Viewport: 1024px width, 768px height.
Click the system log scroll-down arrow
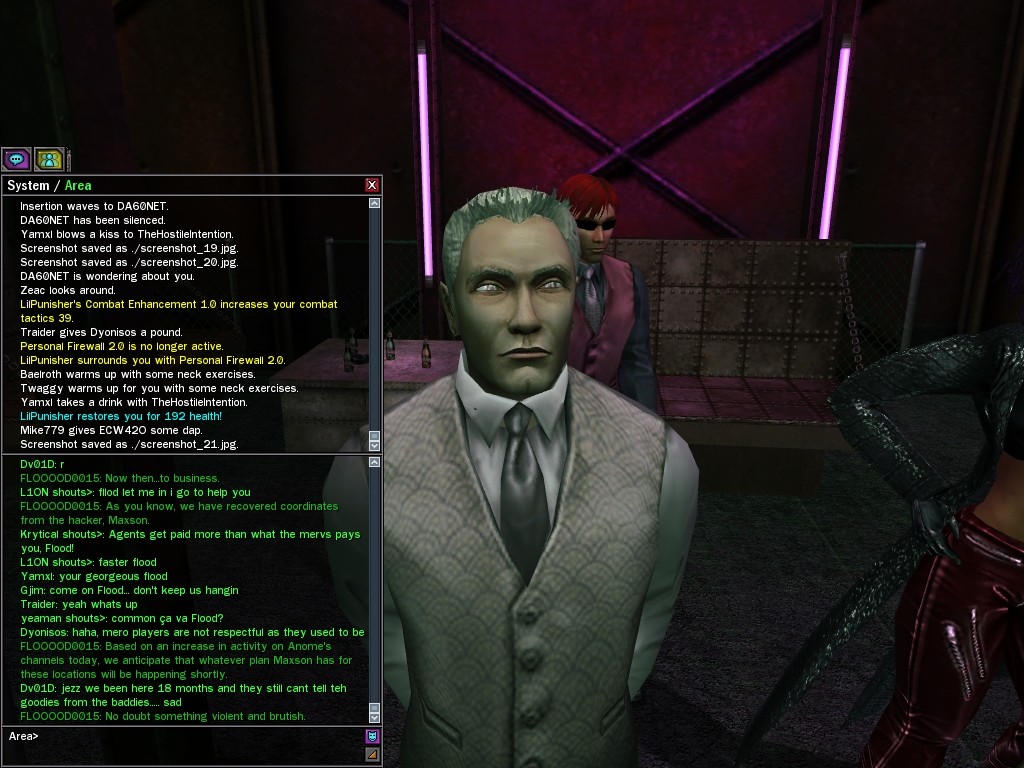[374, 444]
